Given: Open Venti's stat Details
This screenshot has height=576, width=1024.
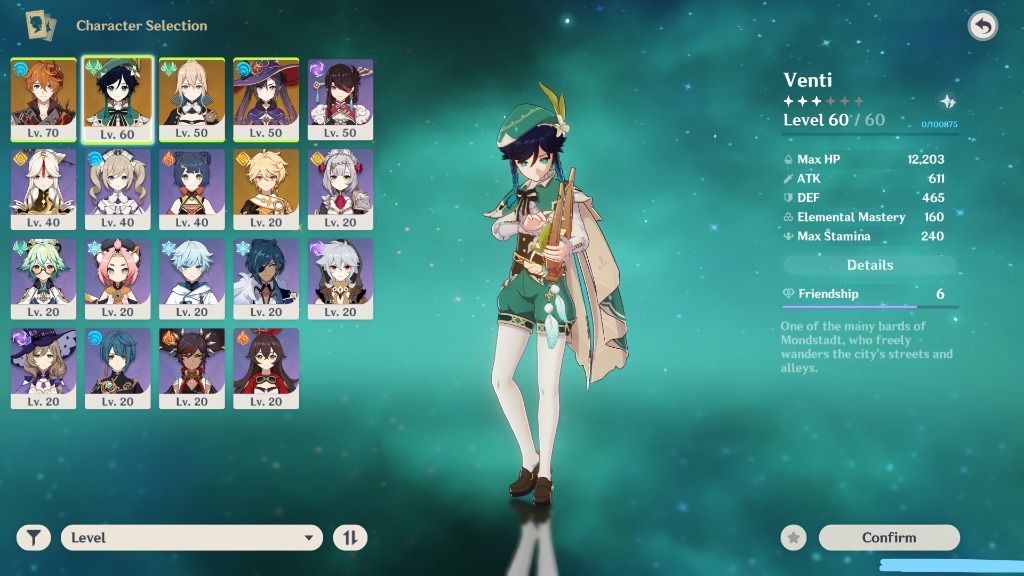Looking at the screenshot, I should (870, 265).
